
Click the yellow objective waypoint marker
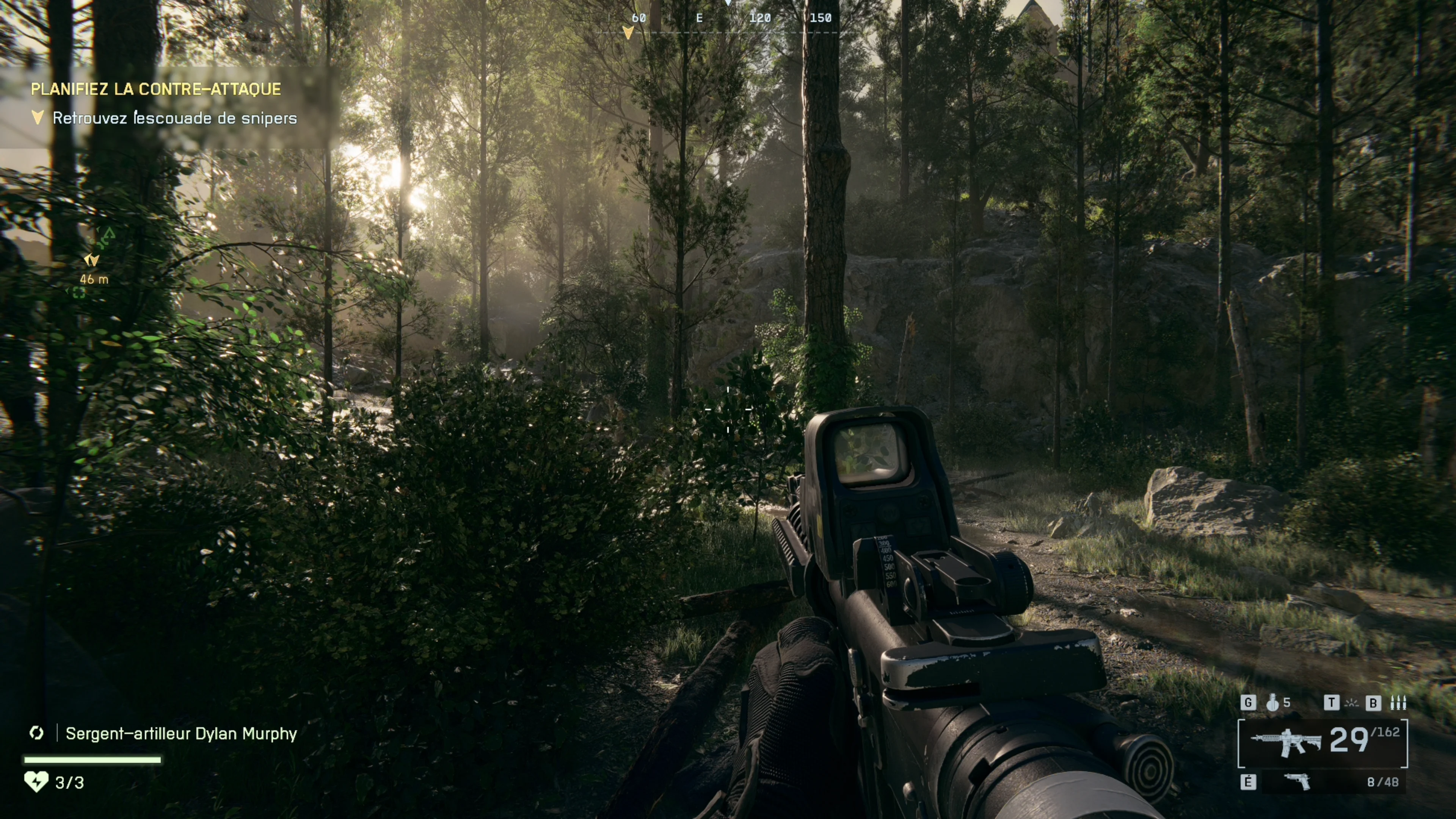(91, 260)
